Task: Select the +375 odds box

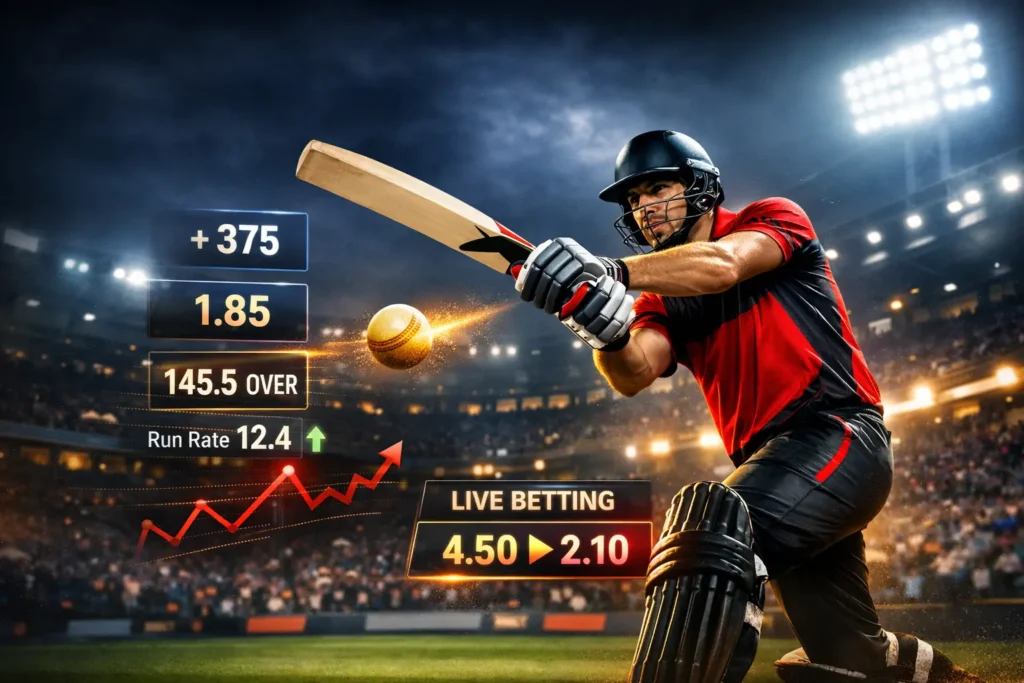Action: pos(229,241)
